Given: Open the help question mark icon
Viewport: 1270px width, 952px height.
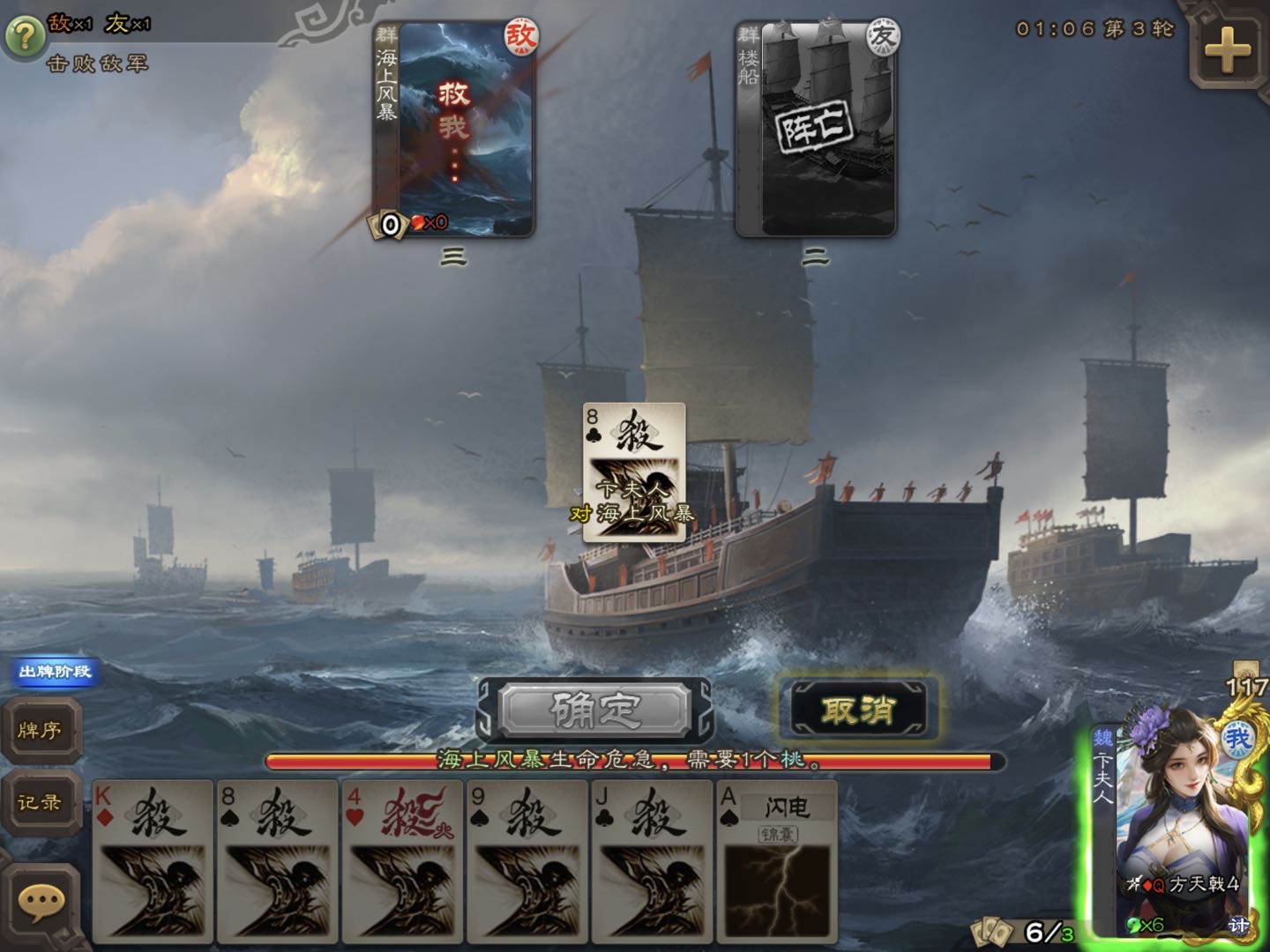Looking at the screenshot, I should pyautogui.click(x=24, y=36).
